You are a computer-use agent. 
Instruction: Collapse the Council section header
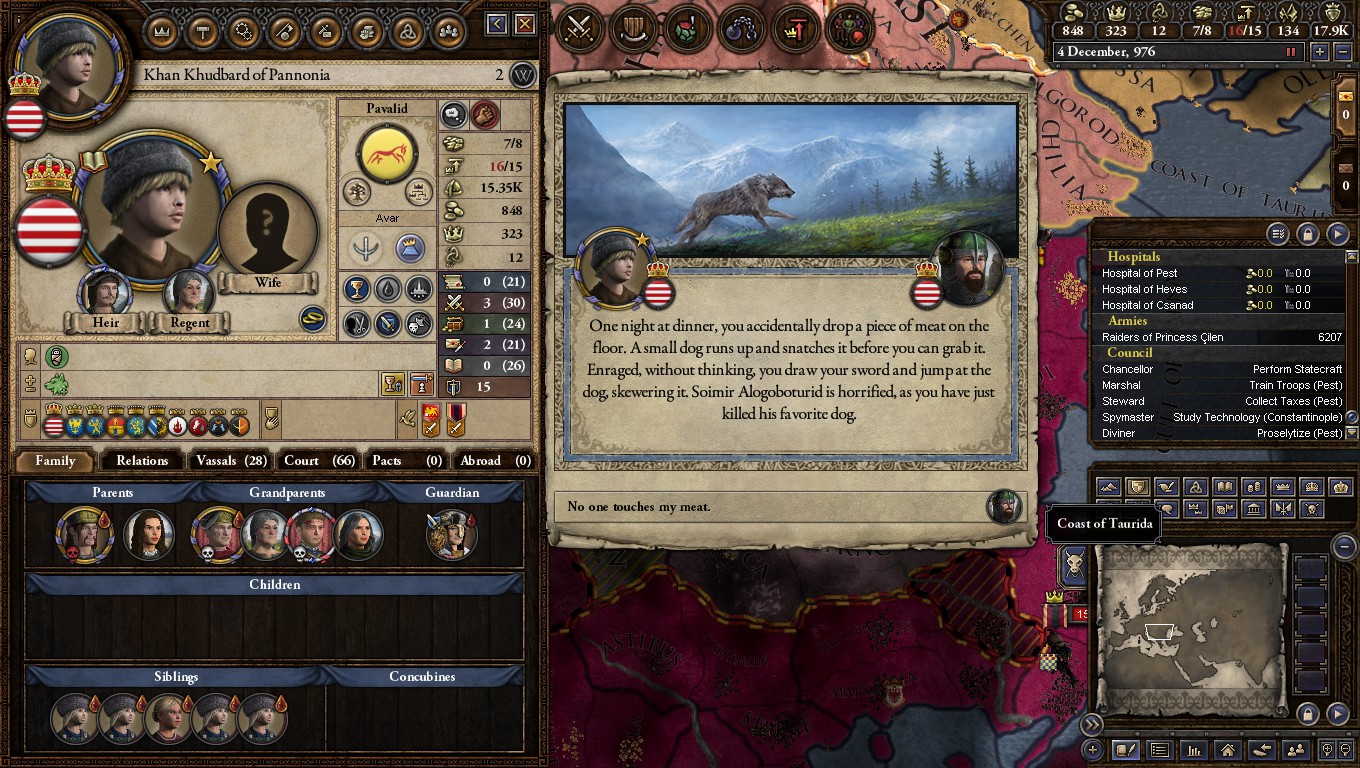pyautogui.click(x=1130, y=352)
